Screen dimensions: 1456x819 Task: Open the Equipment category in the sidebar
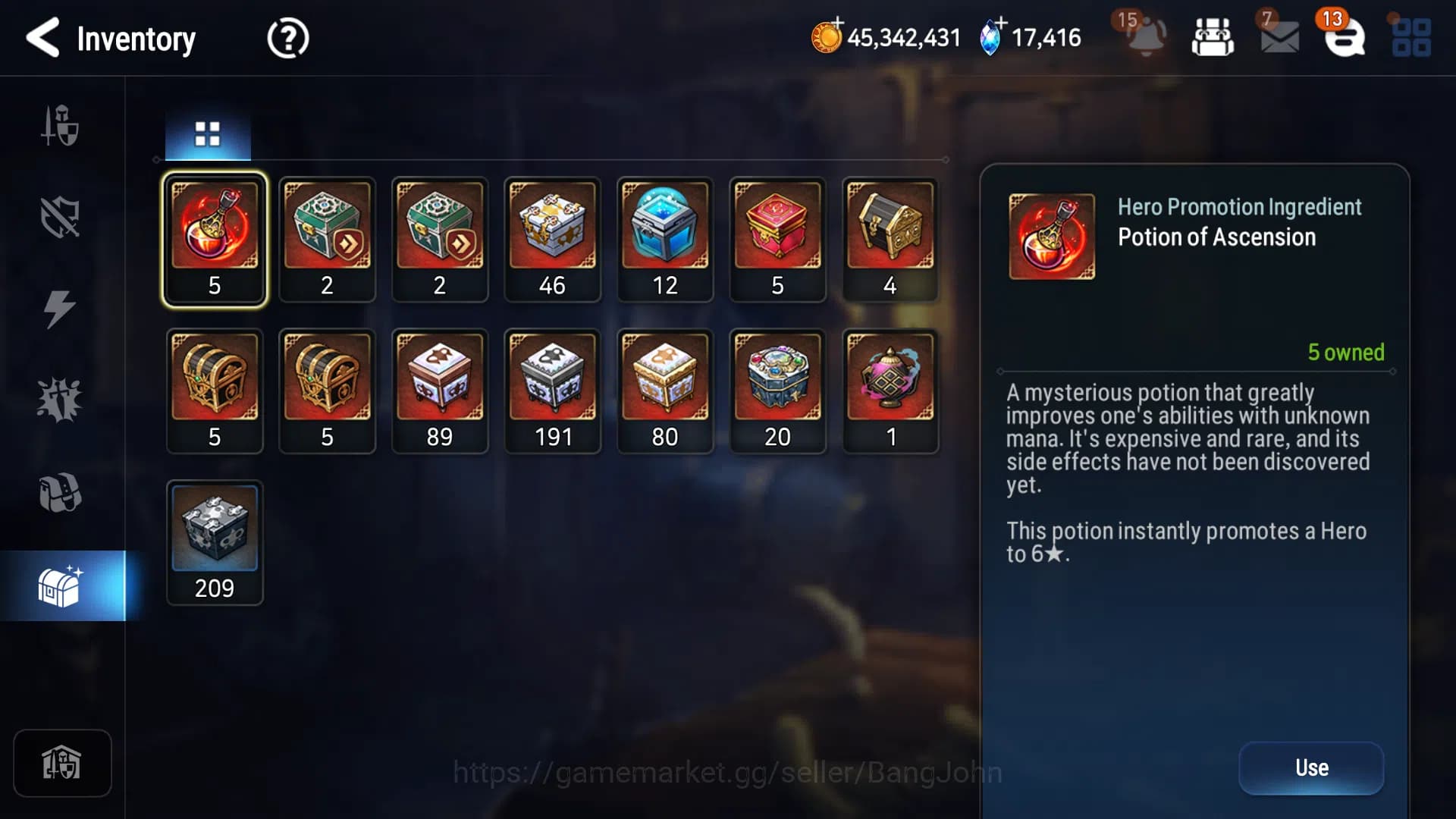point(59,125)
